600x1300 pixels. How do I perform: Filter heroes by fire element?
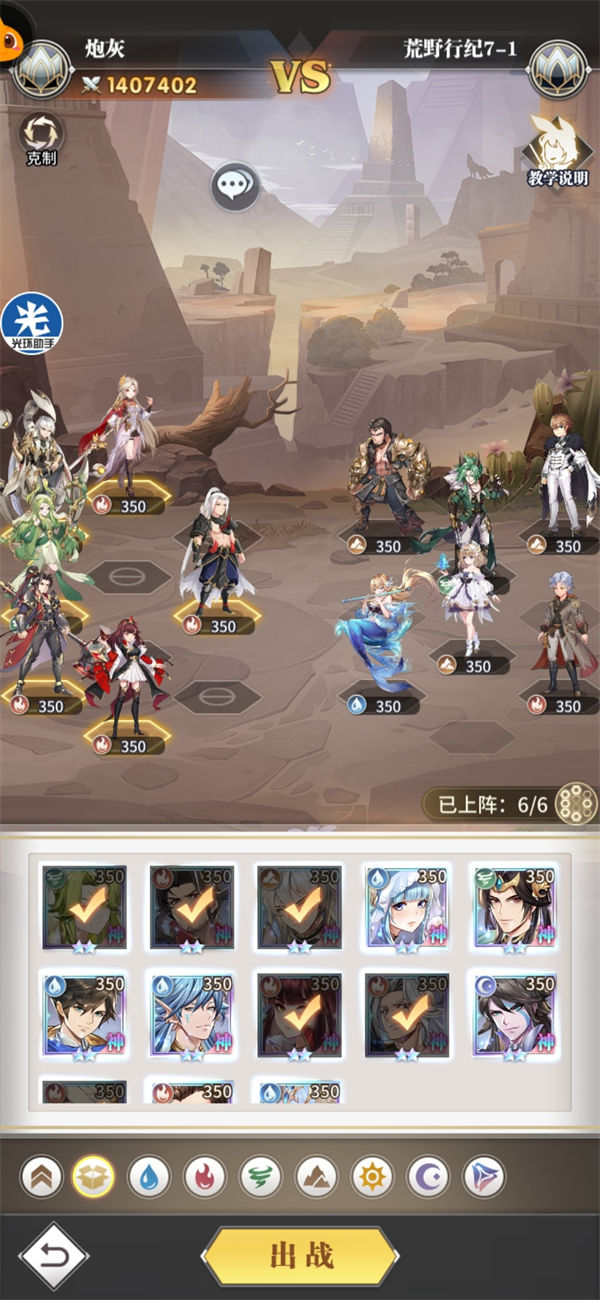tap(205, 1177)
